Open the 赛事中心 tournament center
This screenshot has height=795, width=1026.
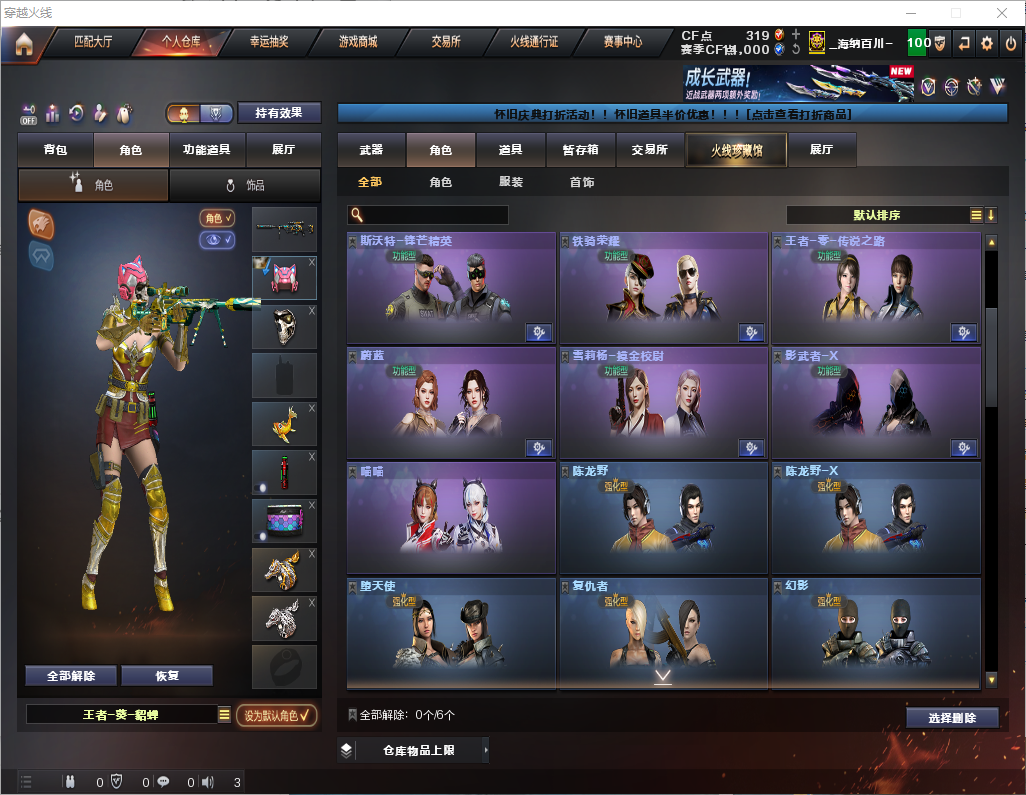pos(622,42)
